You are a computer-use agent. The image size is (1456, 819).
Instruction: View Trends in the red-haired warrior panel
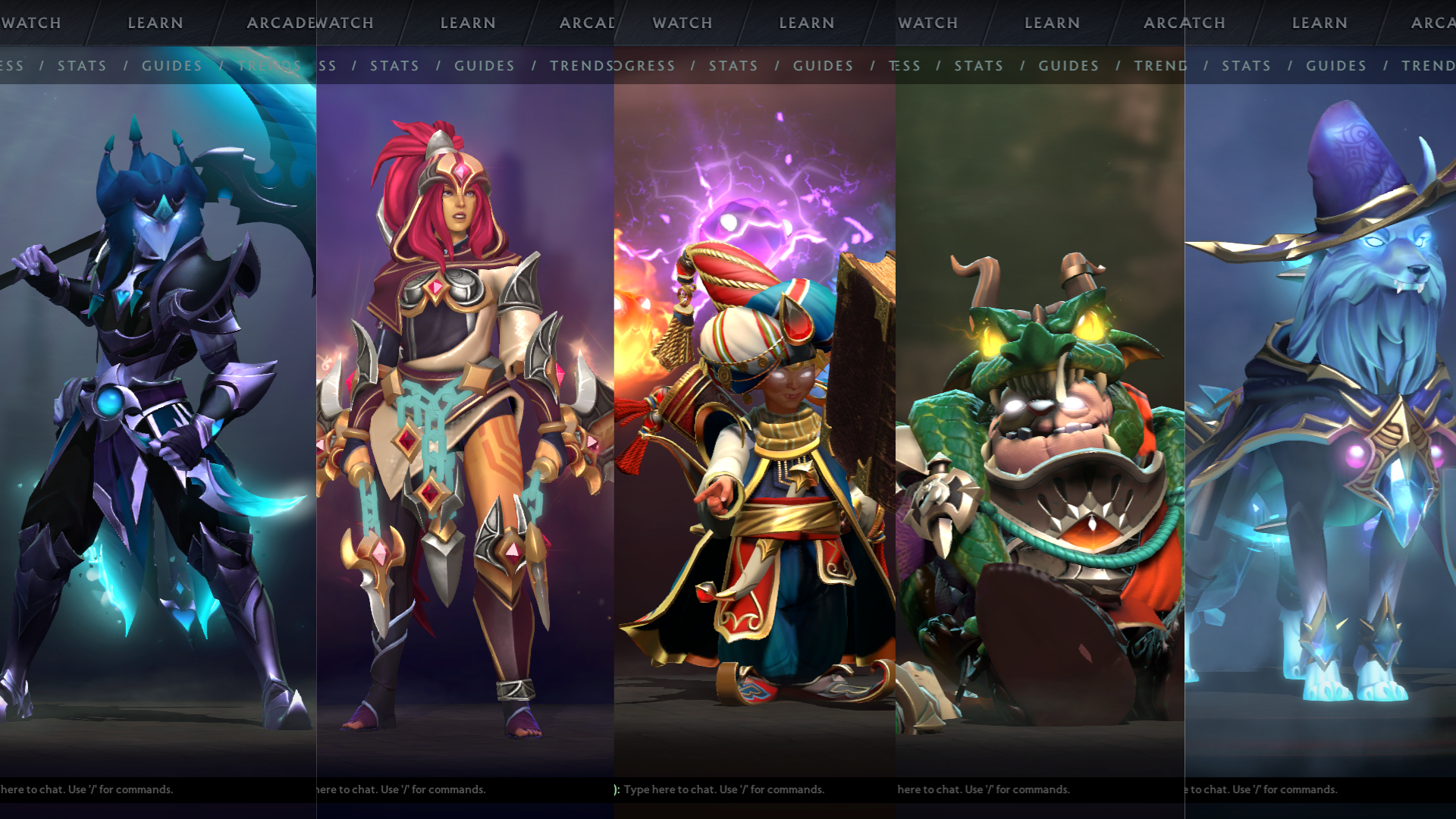(x=581, y=66)
